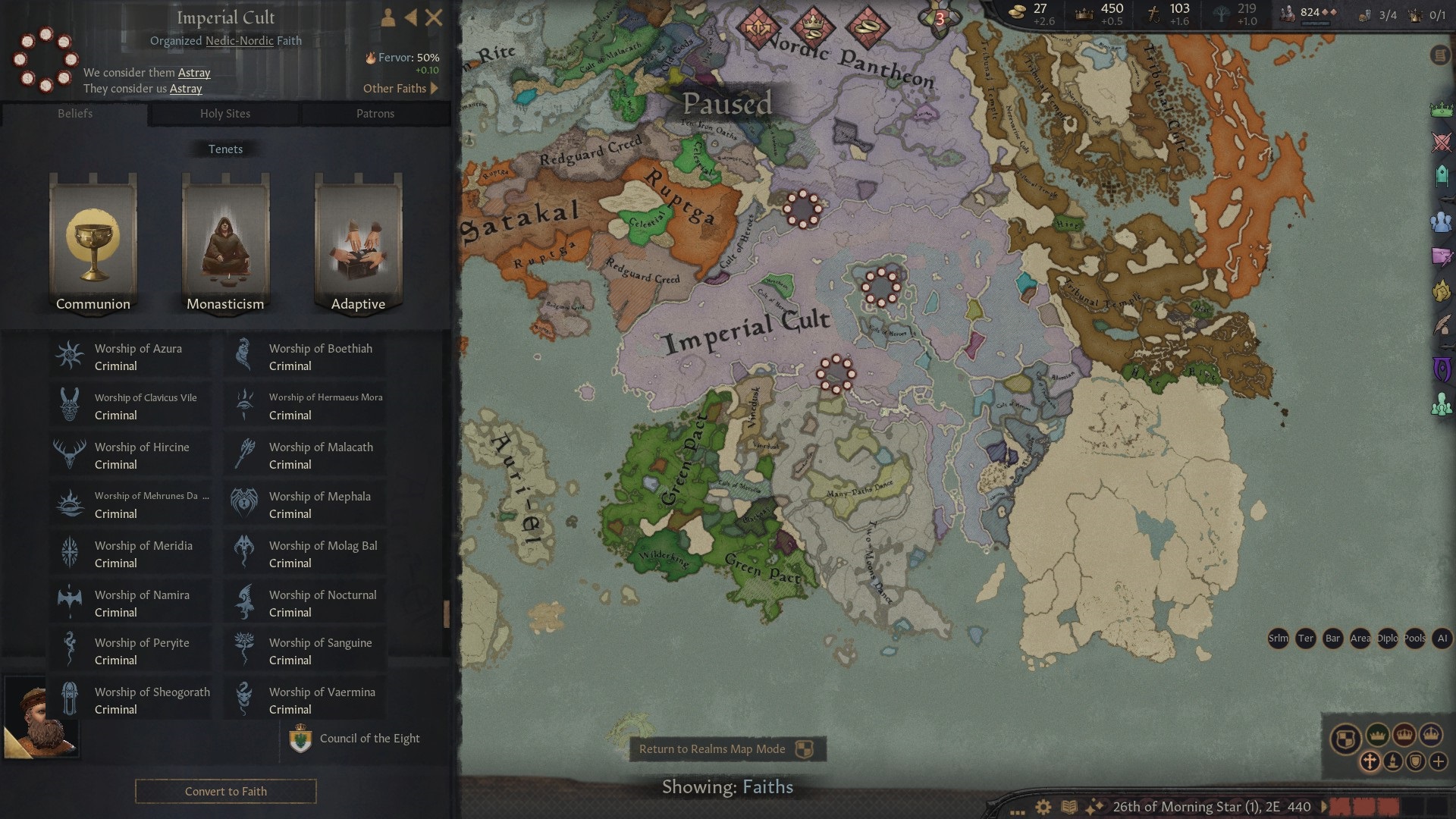Image resolution: width=1456 pixels, height=819 pixels.
Task: Switch to the Holy Sites tab
Action: (224, 114)
